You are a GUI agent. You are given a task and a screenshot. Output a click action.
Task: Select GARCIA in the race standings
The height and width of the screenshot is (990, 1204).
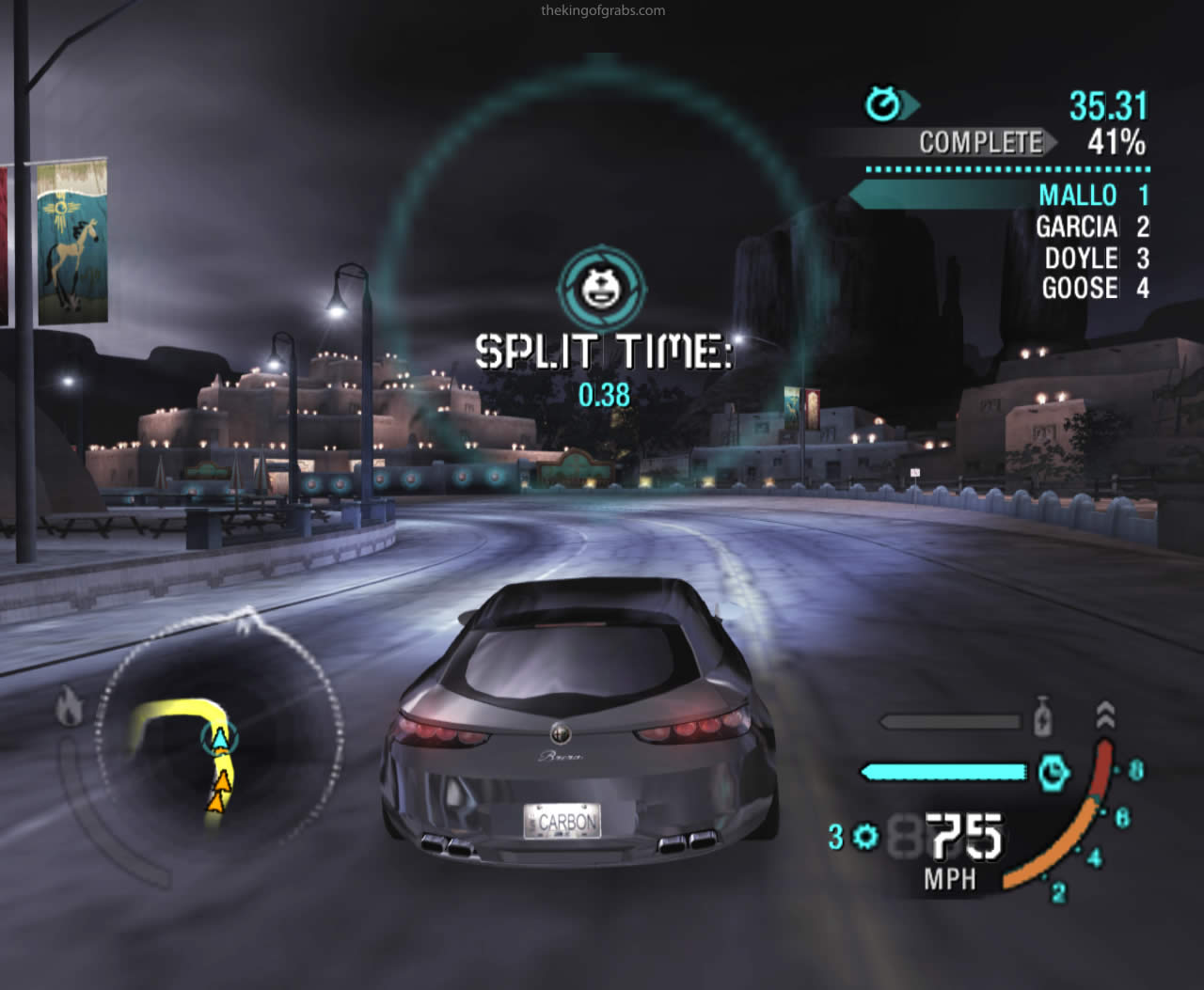1077,227
